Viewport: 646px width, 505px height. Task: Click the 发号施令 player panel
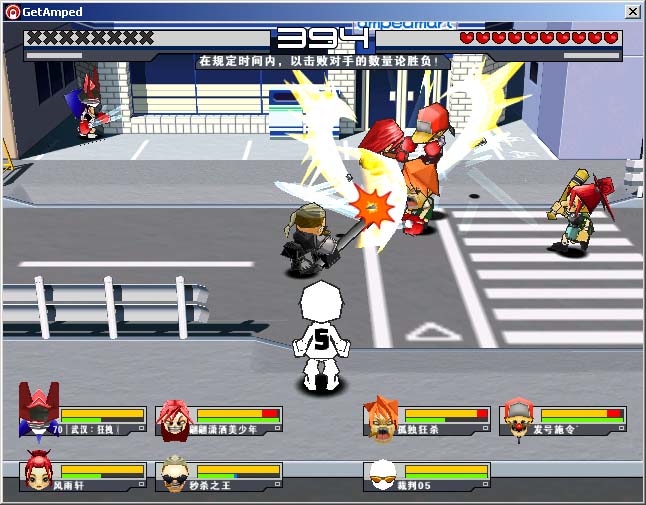click(564, 420)
